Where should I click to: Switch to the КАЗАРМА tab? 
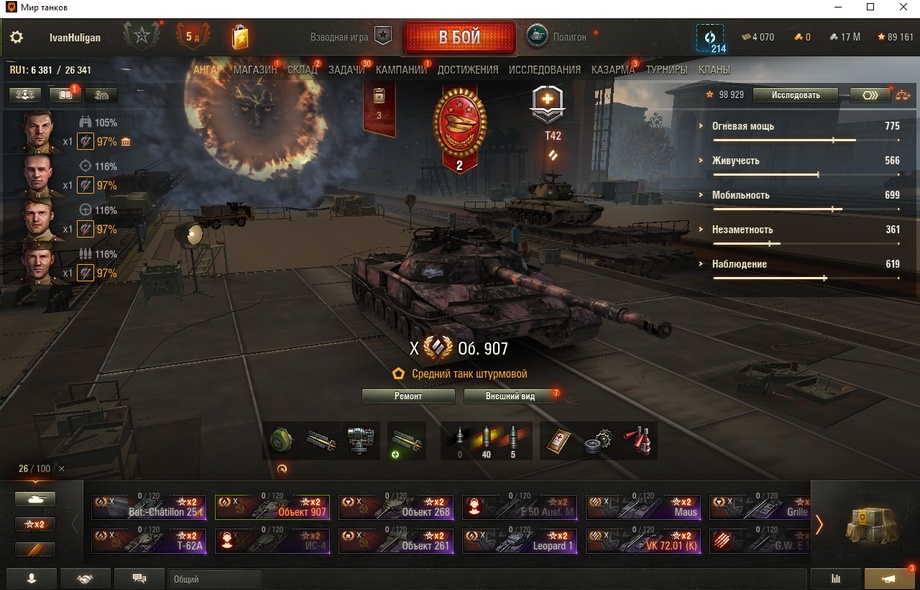click(612, 70)
